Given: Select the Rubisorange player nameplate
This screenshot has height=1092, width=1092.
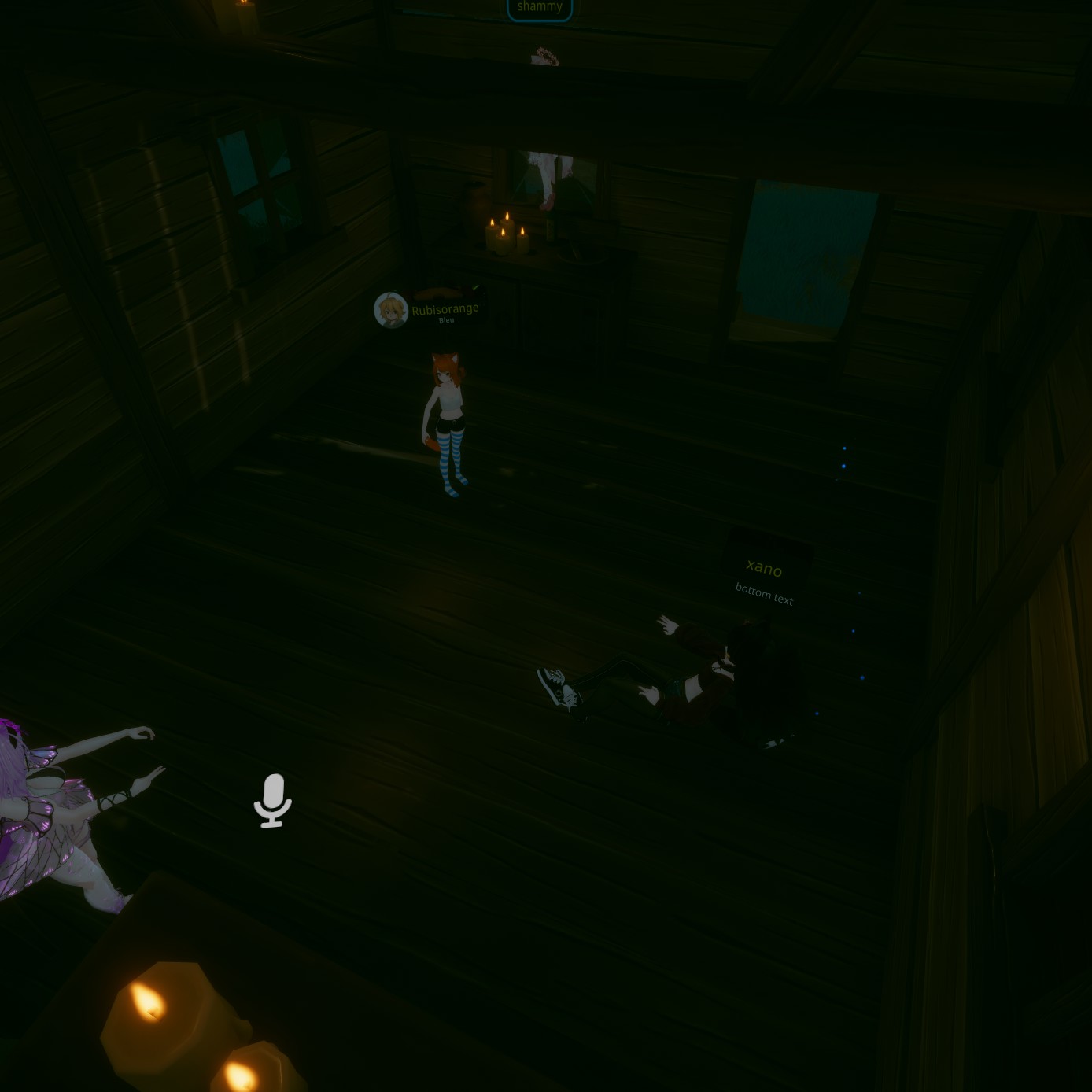Looking at the screenshot, I should [445, 310].
